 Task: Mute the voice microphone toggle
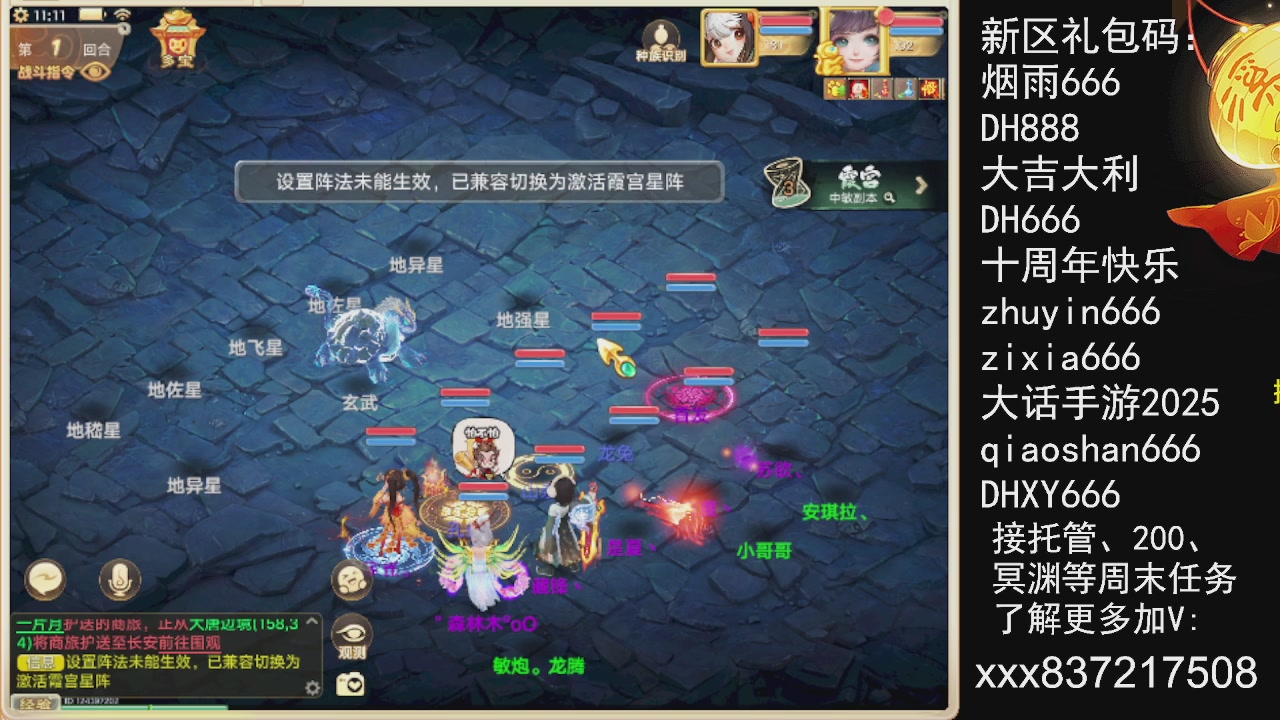[120, 582]
